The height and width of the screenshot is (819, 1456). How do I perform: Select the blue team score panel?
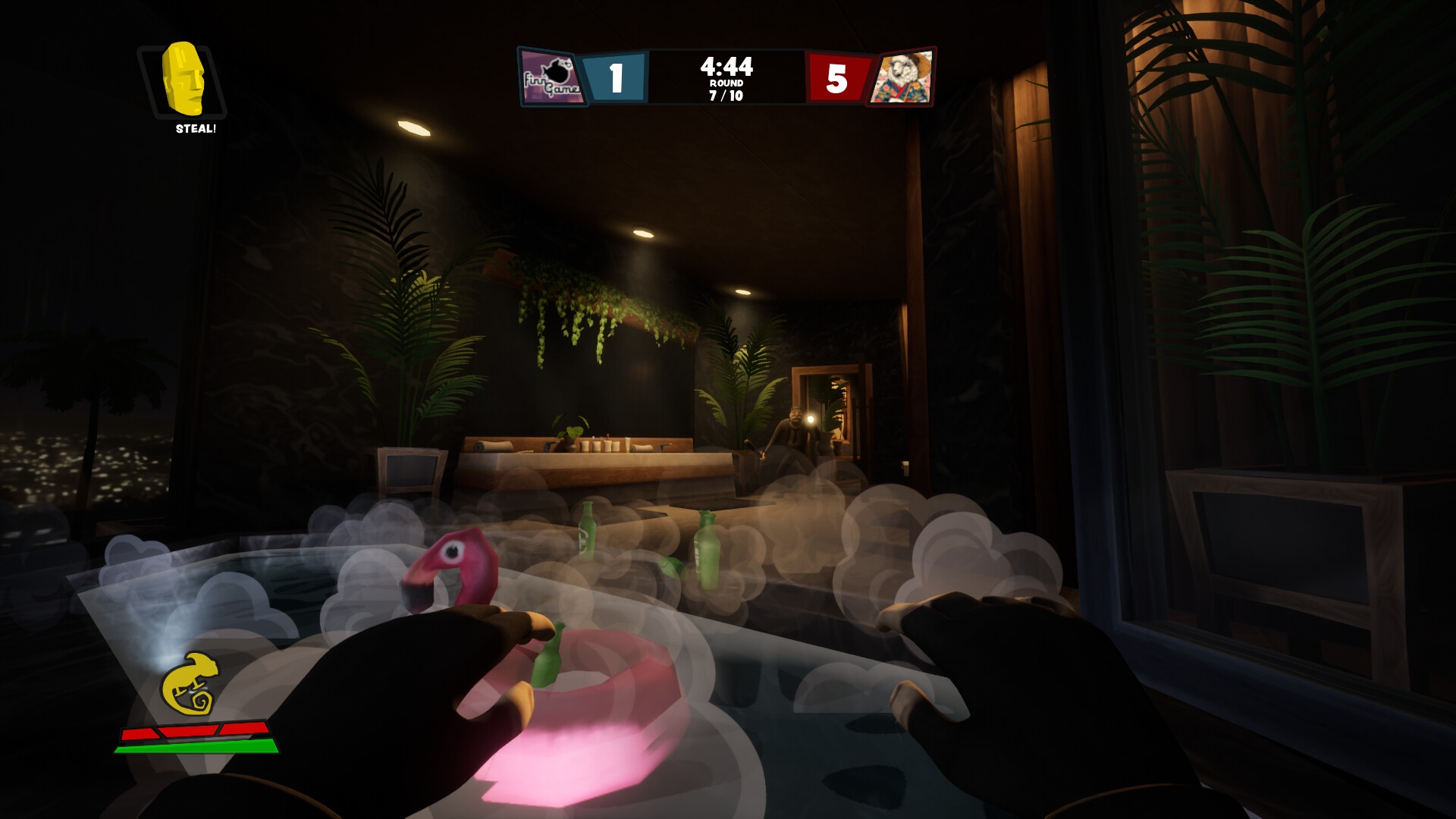click(x=616, y=77)
